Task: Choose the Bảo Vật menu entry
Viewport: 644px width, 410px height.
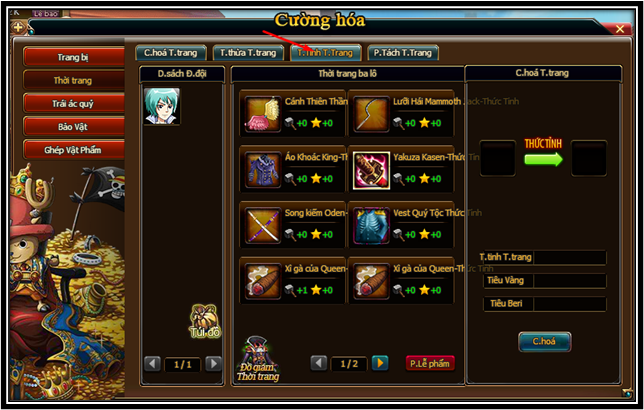Action: [x=73, y=126]
